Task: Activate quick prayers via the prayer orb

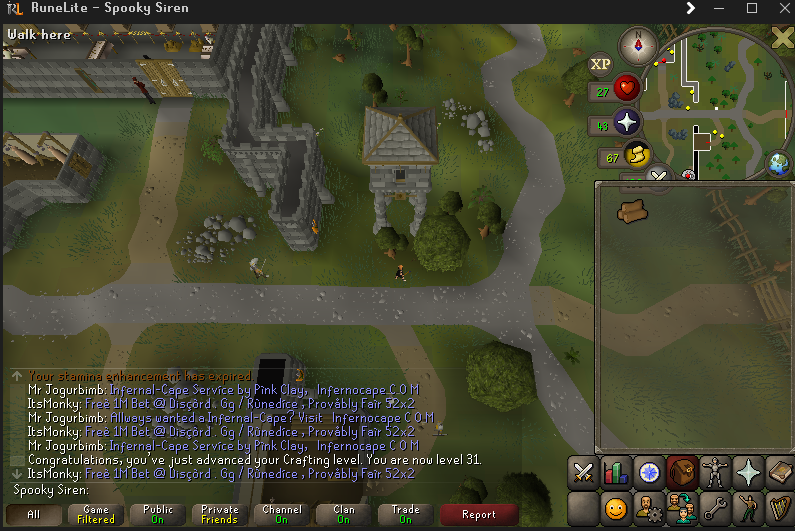Action: pos(628,123)
